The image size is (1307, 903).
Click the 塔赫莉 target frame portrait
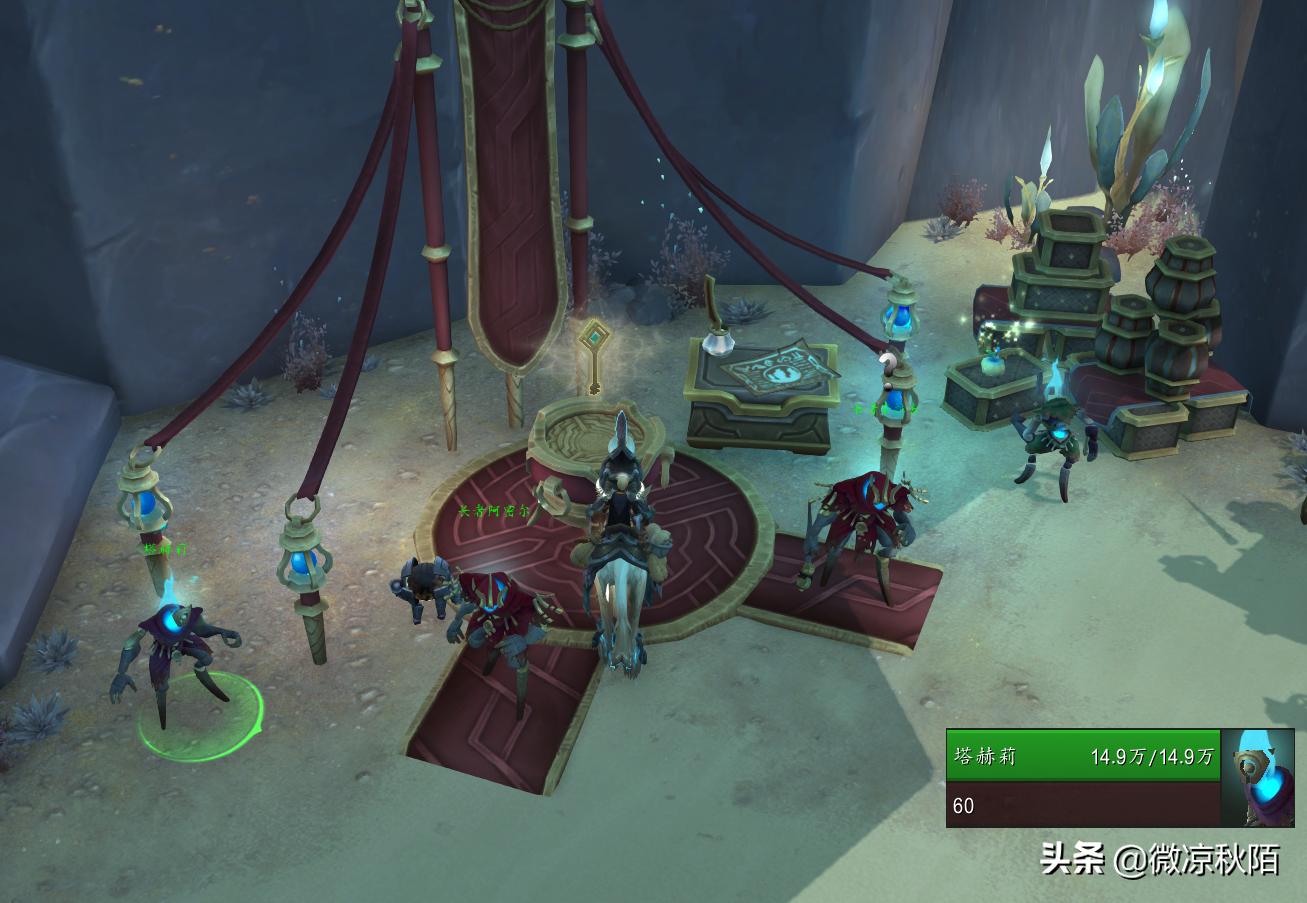[x=1257, y=778]
